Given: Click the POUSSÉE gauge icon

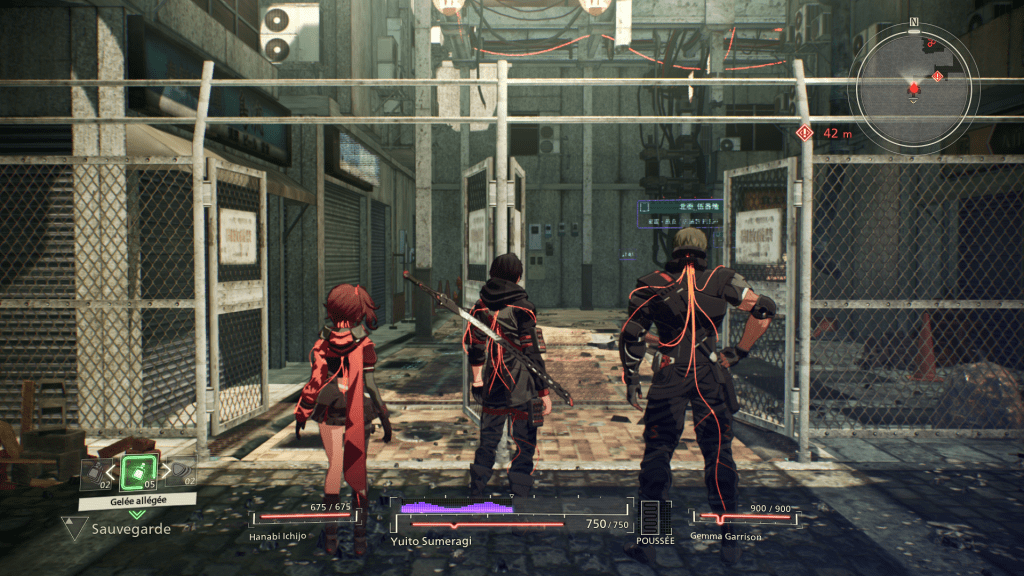Looking at the screenshot, I should pos(655,517).
